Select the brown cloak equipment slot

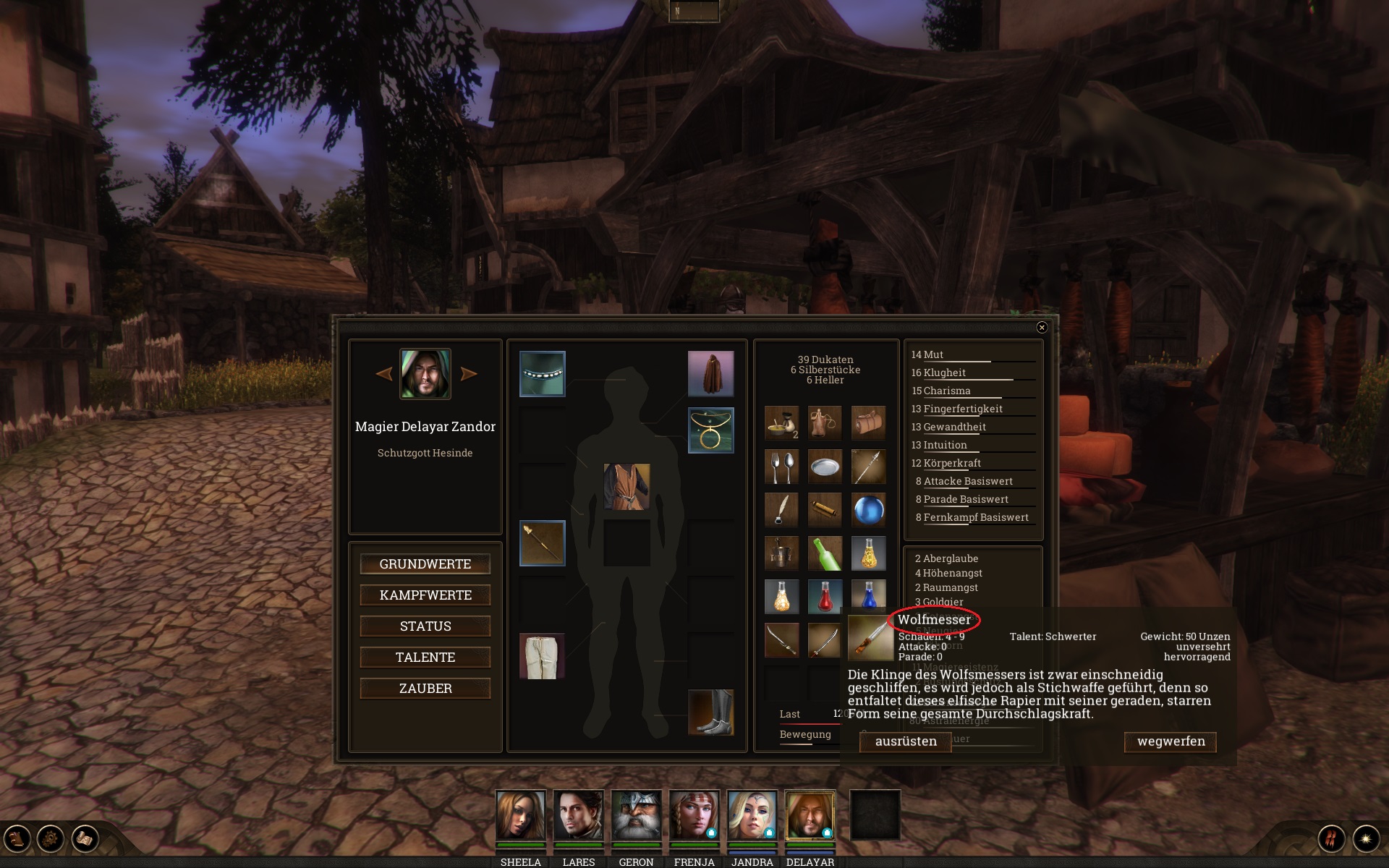tap(710, 373)
